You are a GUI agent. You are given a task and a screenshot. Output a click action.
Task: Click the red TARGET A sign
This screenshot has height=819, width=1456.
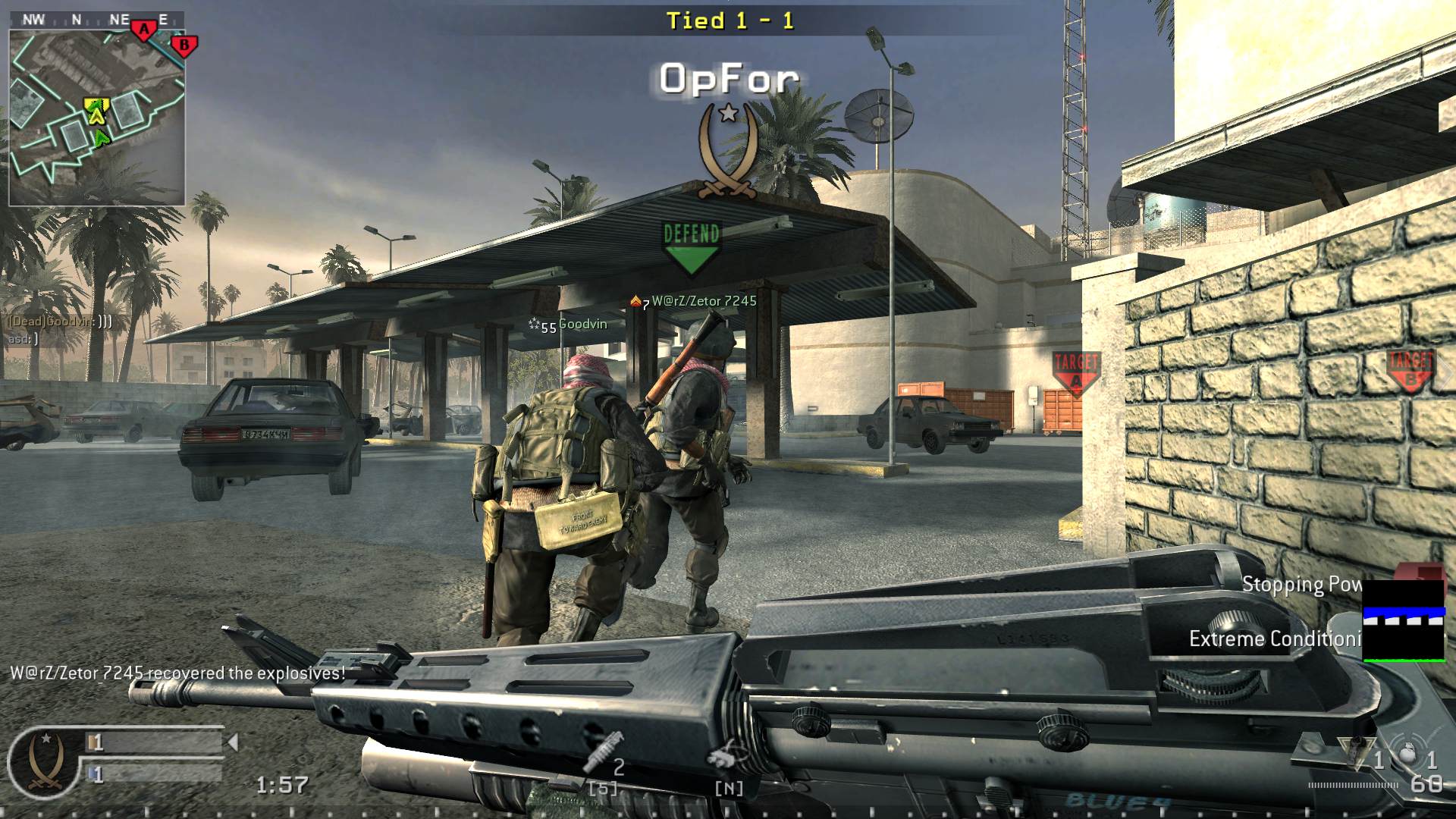1076,372
